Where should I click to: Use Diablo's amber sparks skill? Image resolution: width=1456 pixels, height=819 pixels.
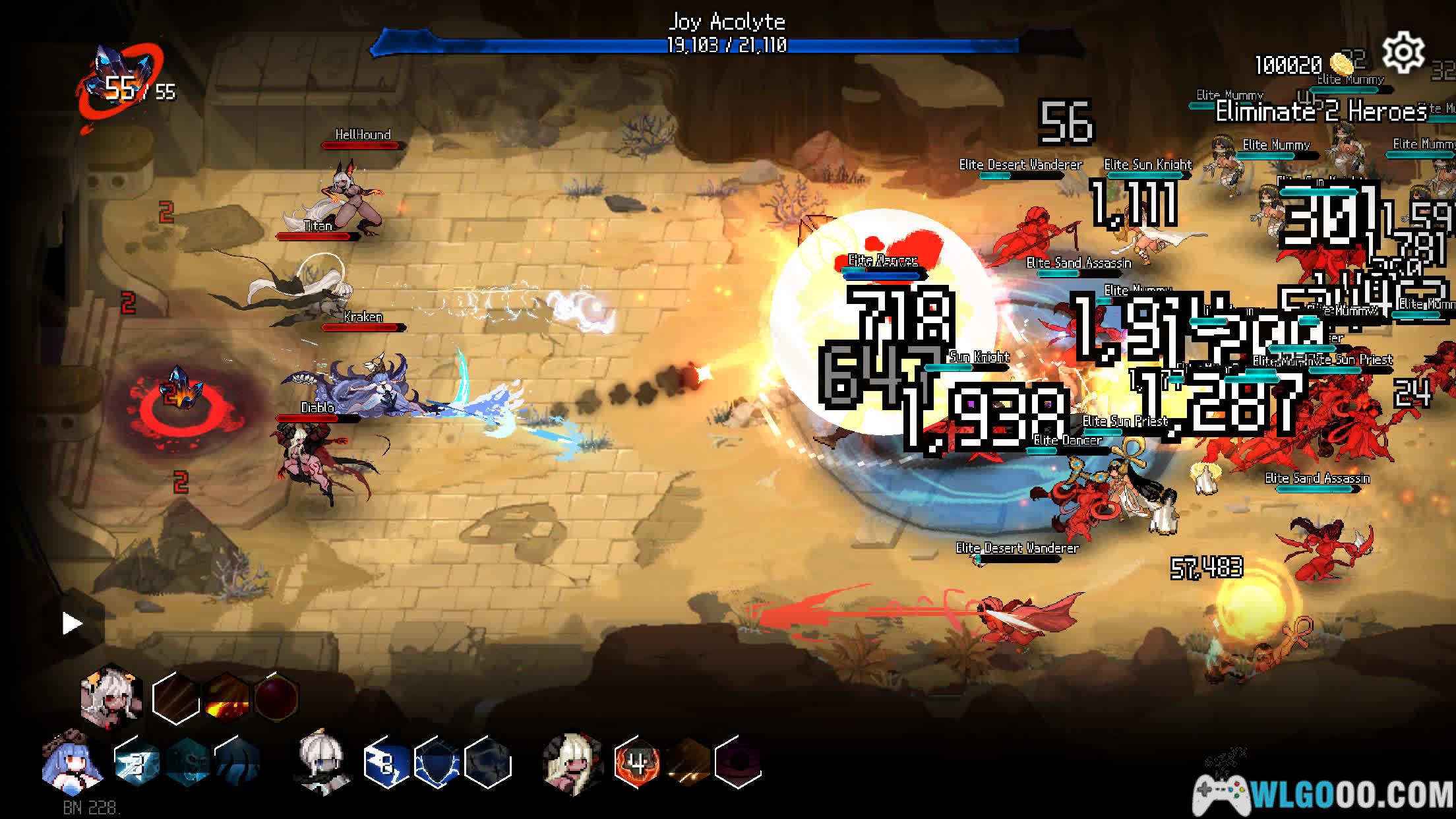(687, 764)
